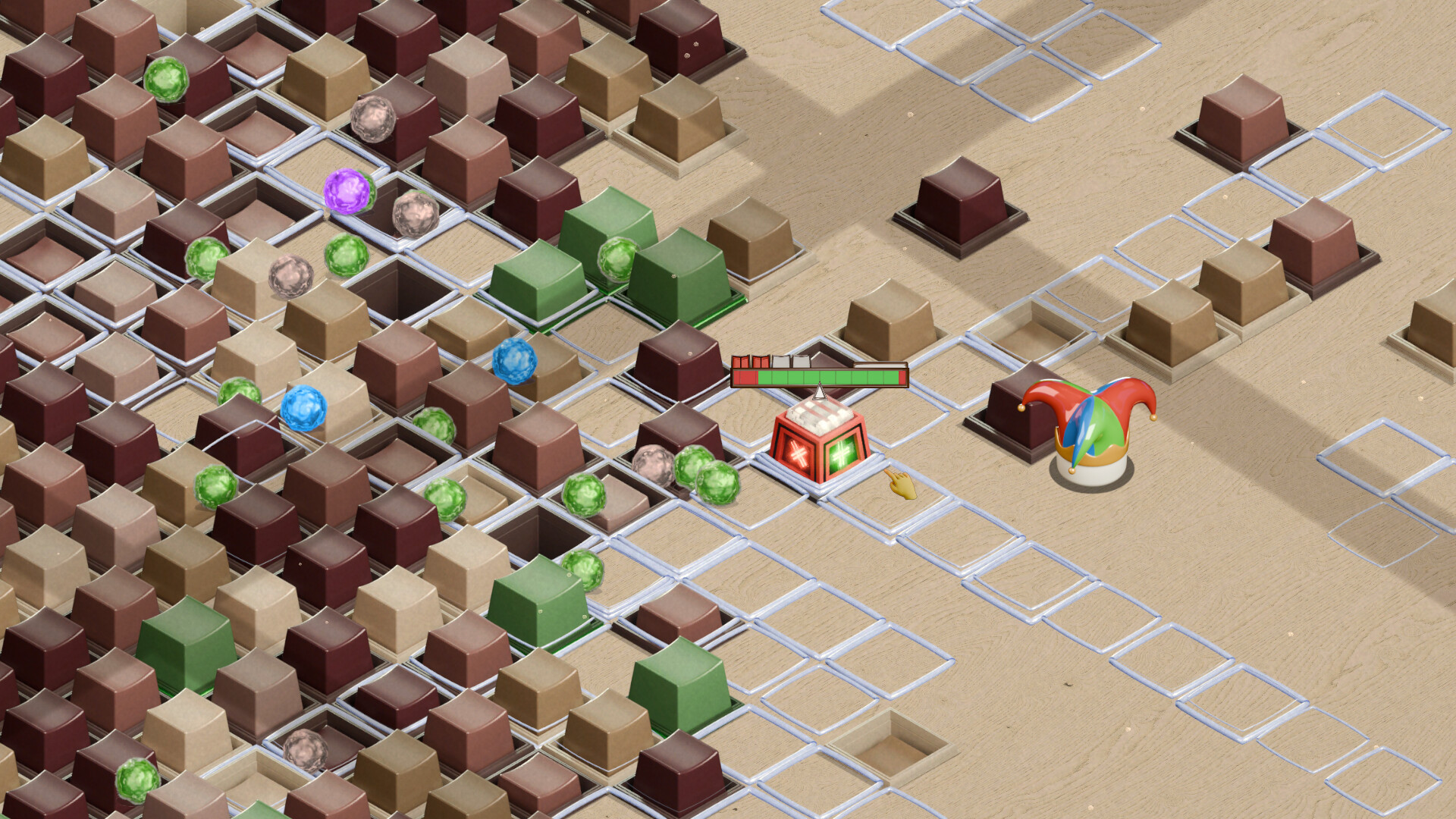The height and width of the screenshot is (819, 1456).
Task: Click the triangle pointer under the balance bar
Action: [819, 392]
